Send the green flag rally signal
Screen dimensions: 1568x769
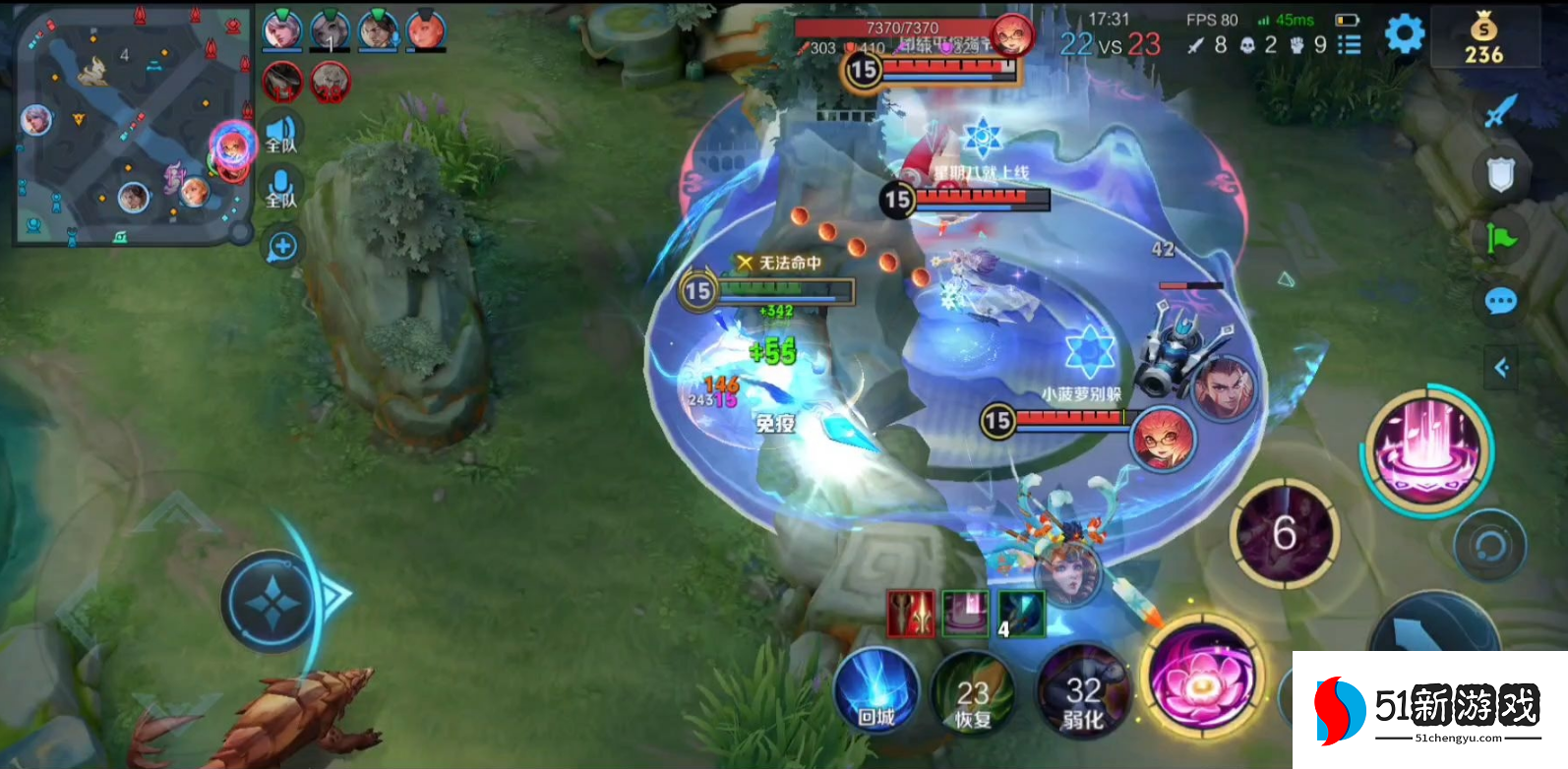click(1501, 238)
